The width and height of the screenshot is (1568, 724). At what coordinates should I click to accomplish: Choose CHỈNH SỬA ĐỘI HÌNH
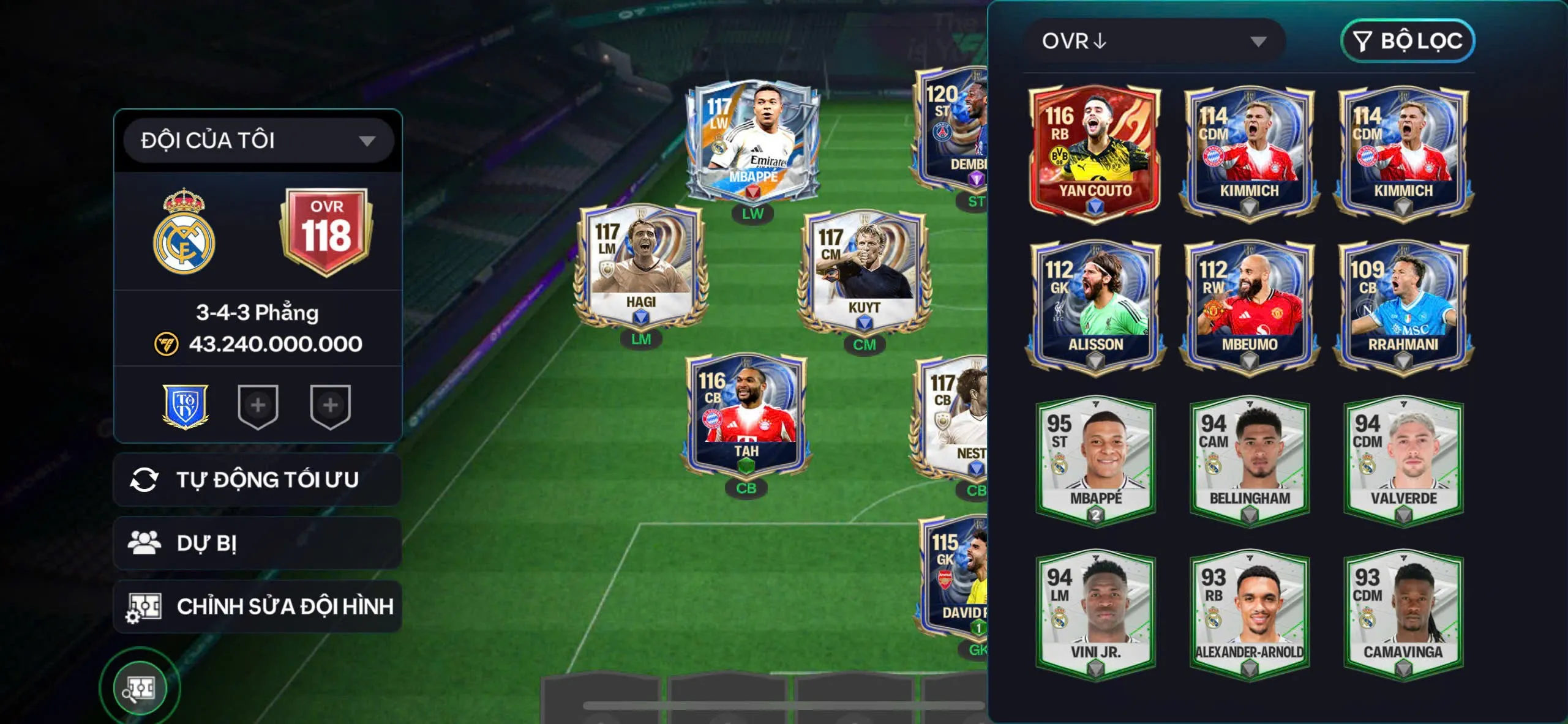tap(258, 606)
